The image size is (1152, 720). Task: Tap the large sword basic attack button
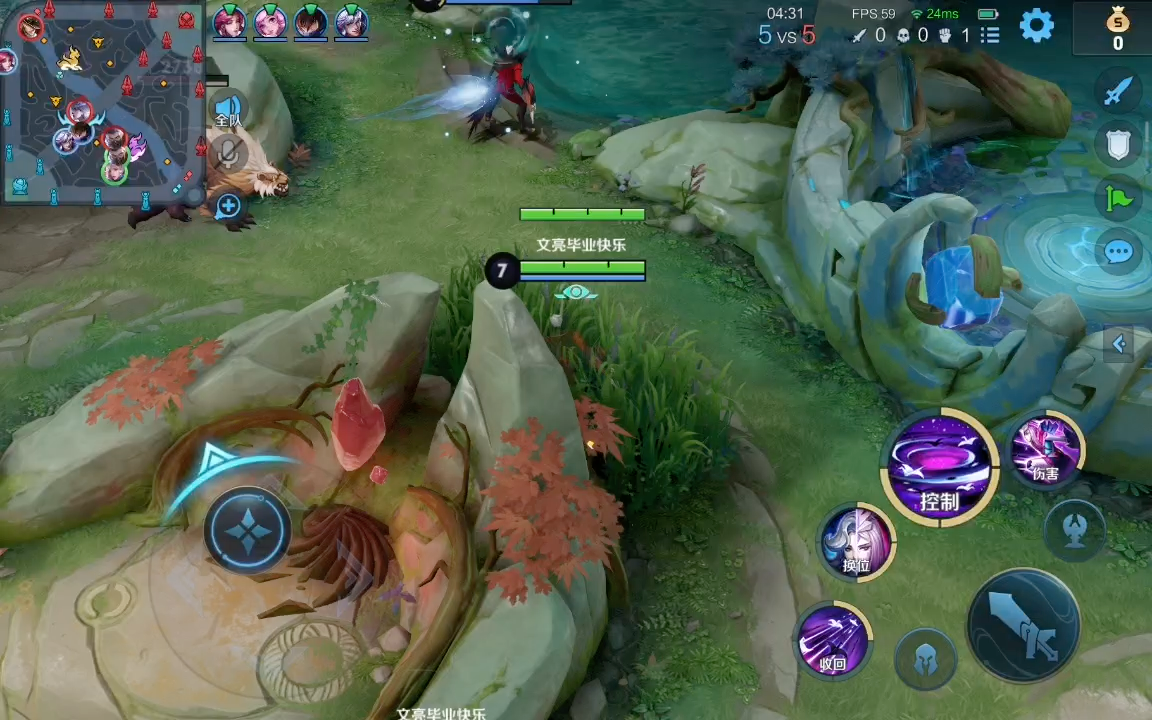coord(1023,626)
